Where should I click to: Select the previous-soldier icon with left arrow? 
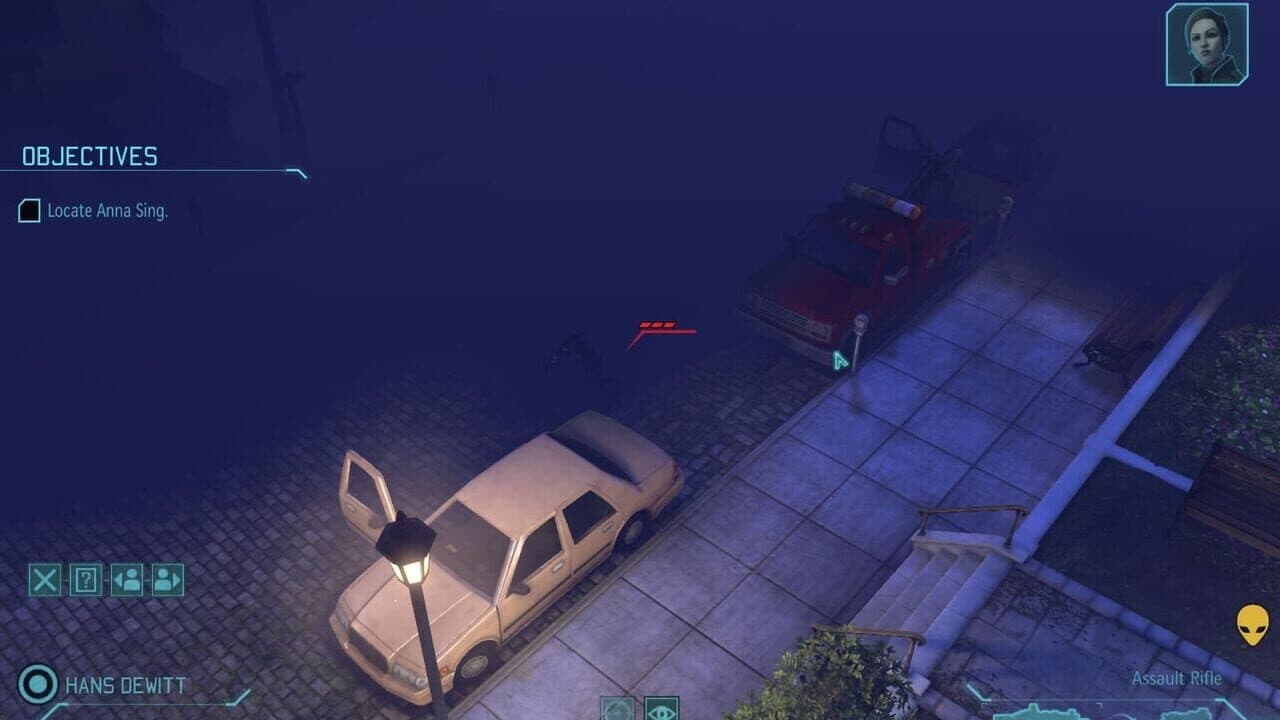point(125,579)
